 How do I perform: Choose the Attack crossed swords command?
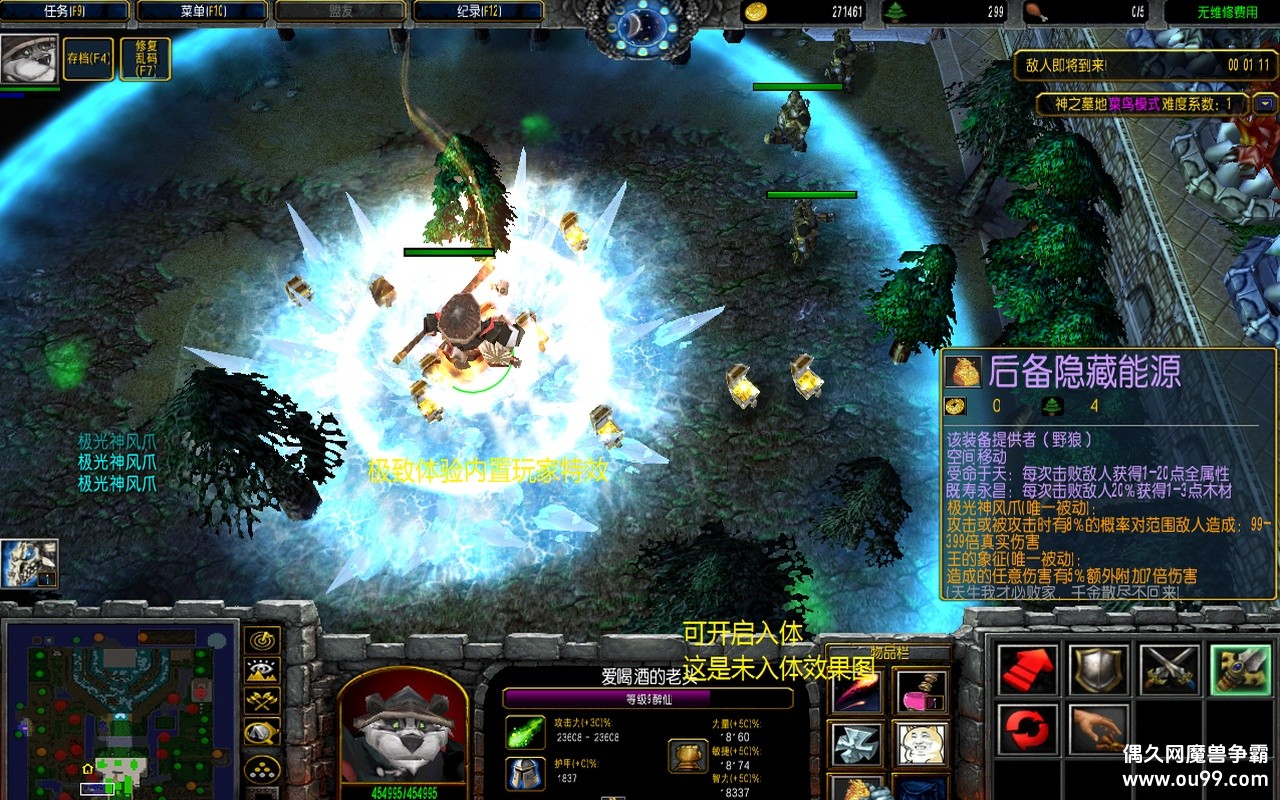1170,670
